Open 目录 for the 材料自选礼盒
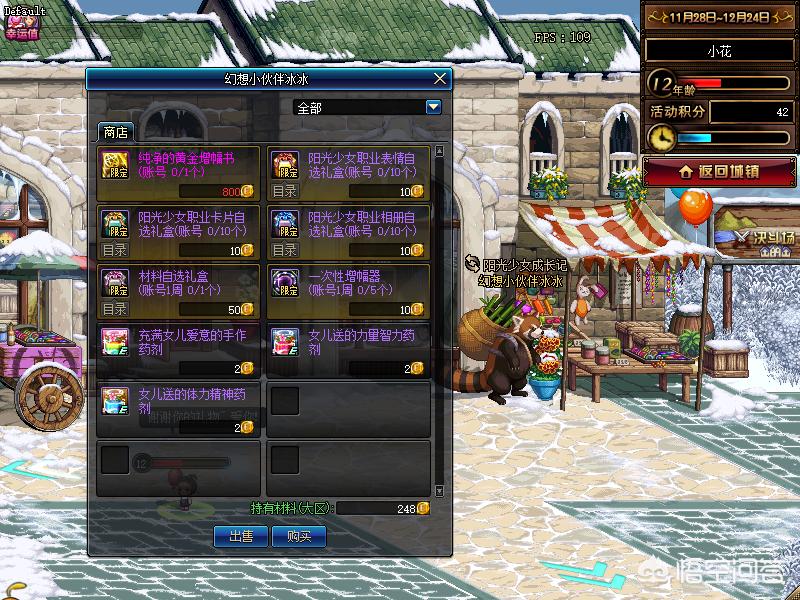 click(115, 309)
